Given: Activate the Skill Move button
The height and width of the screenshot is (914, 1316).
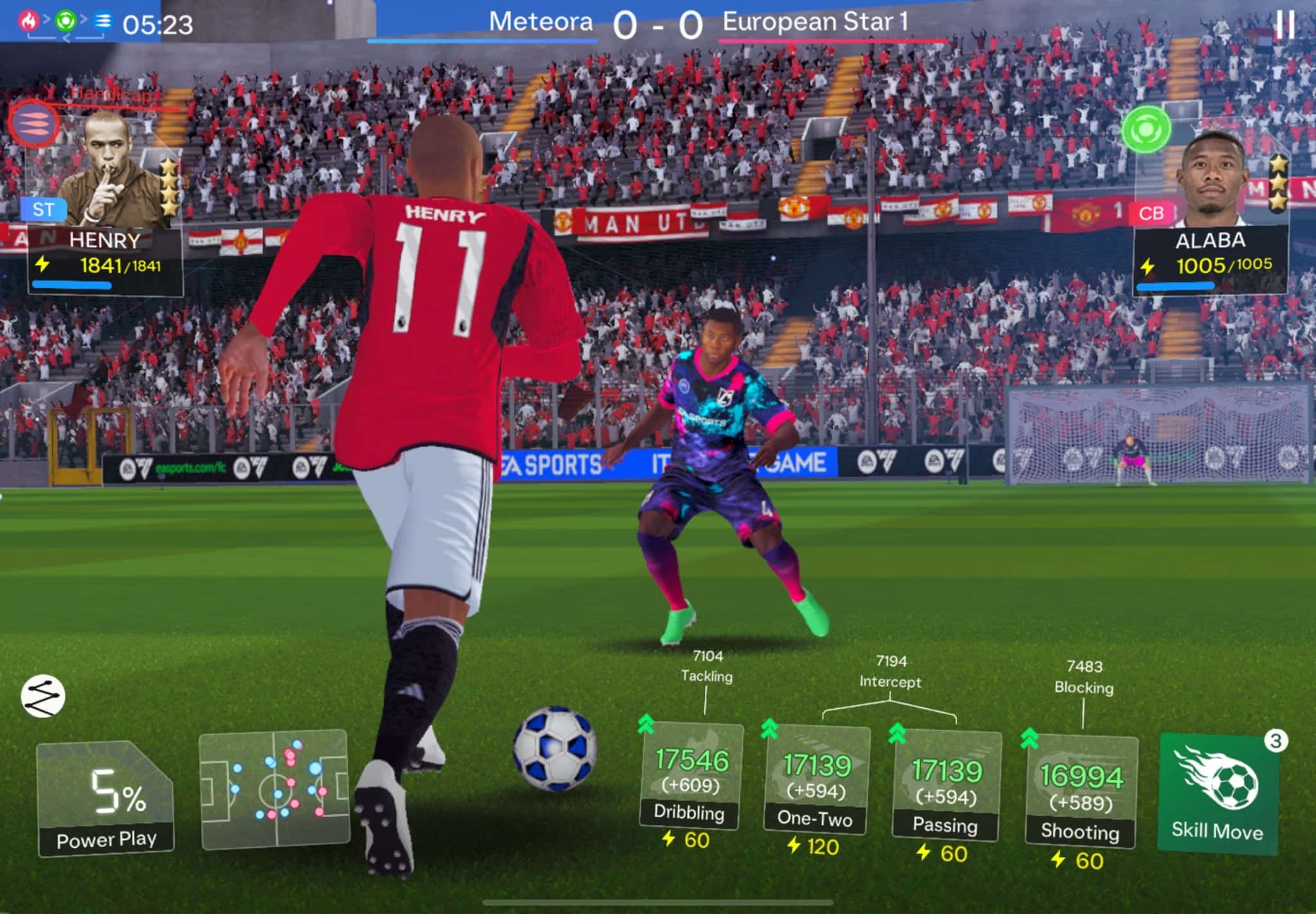Looking at the screenshot, I should pos(1217,794).
